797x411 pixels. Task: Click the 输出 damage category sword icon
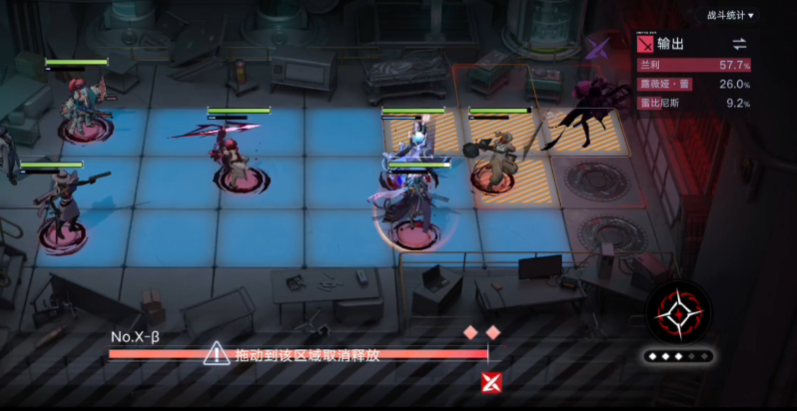(x=646, y=44)
